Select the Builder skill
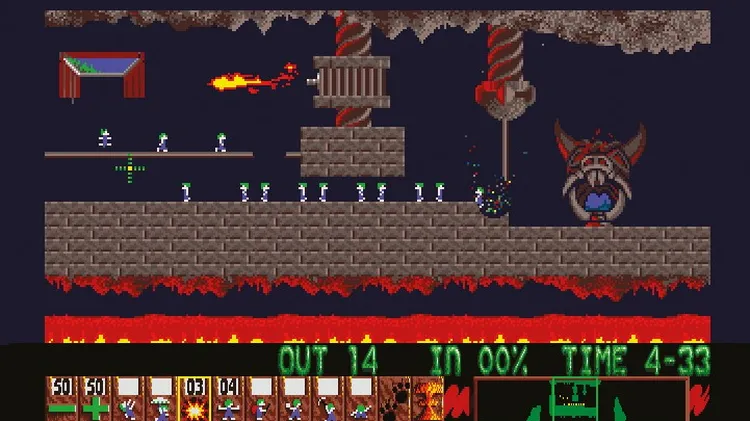This screenshot has height=421, width=750. 260,400
